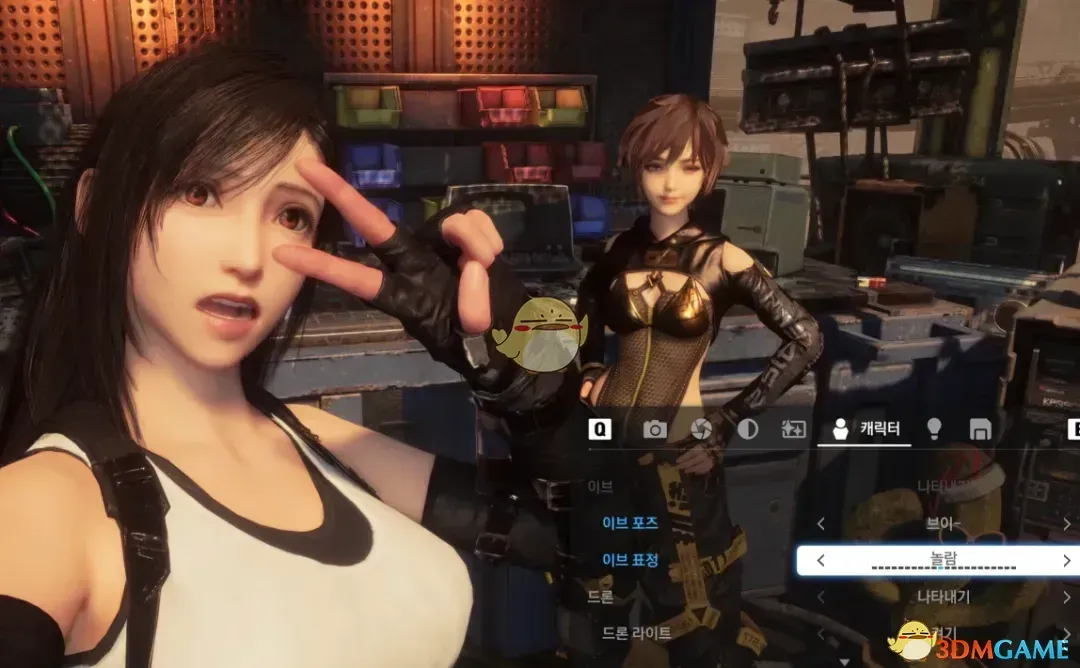Select the 드론 라이트 option row label
This screenshot has height=668, width=1080.
(636, 633)
